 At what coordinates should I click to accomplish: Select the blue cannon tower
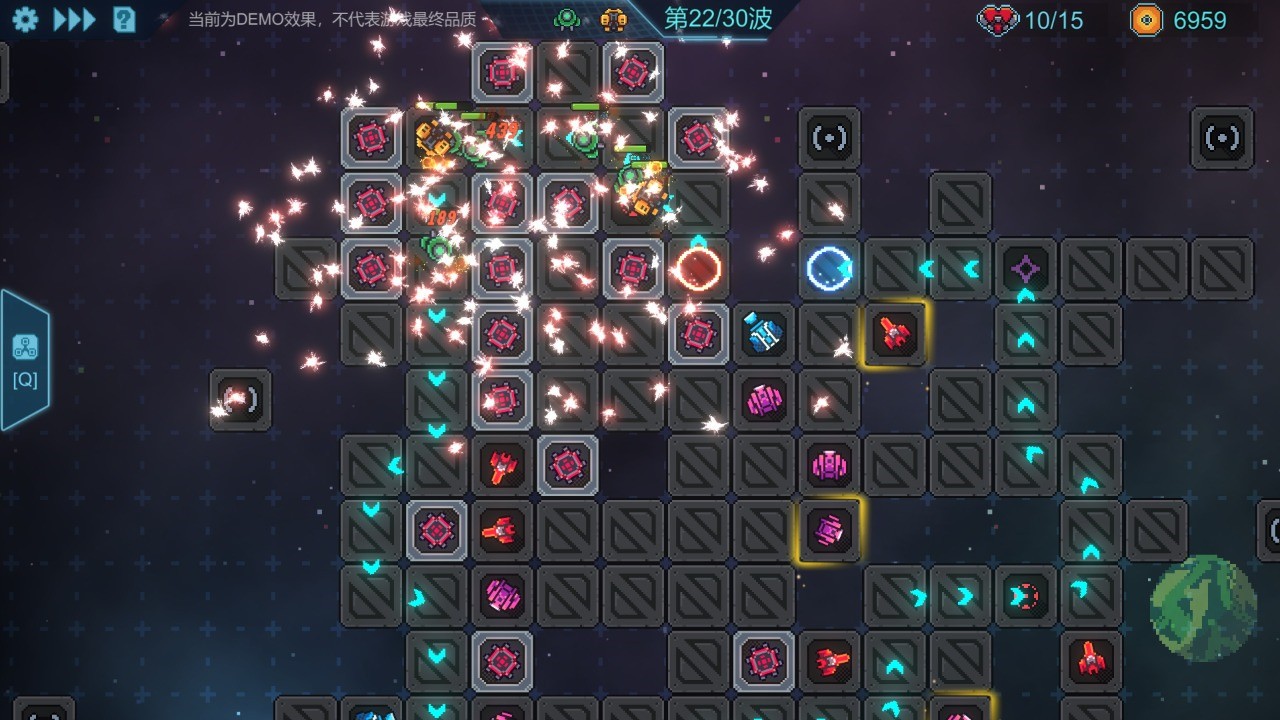click(x=763, y=334)
